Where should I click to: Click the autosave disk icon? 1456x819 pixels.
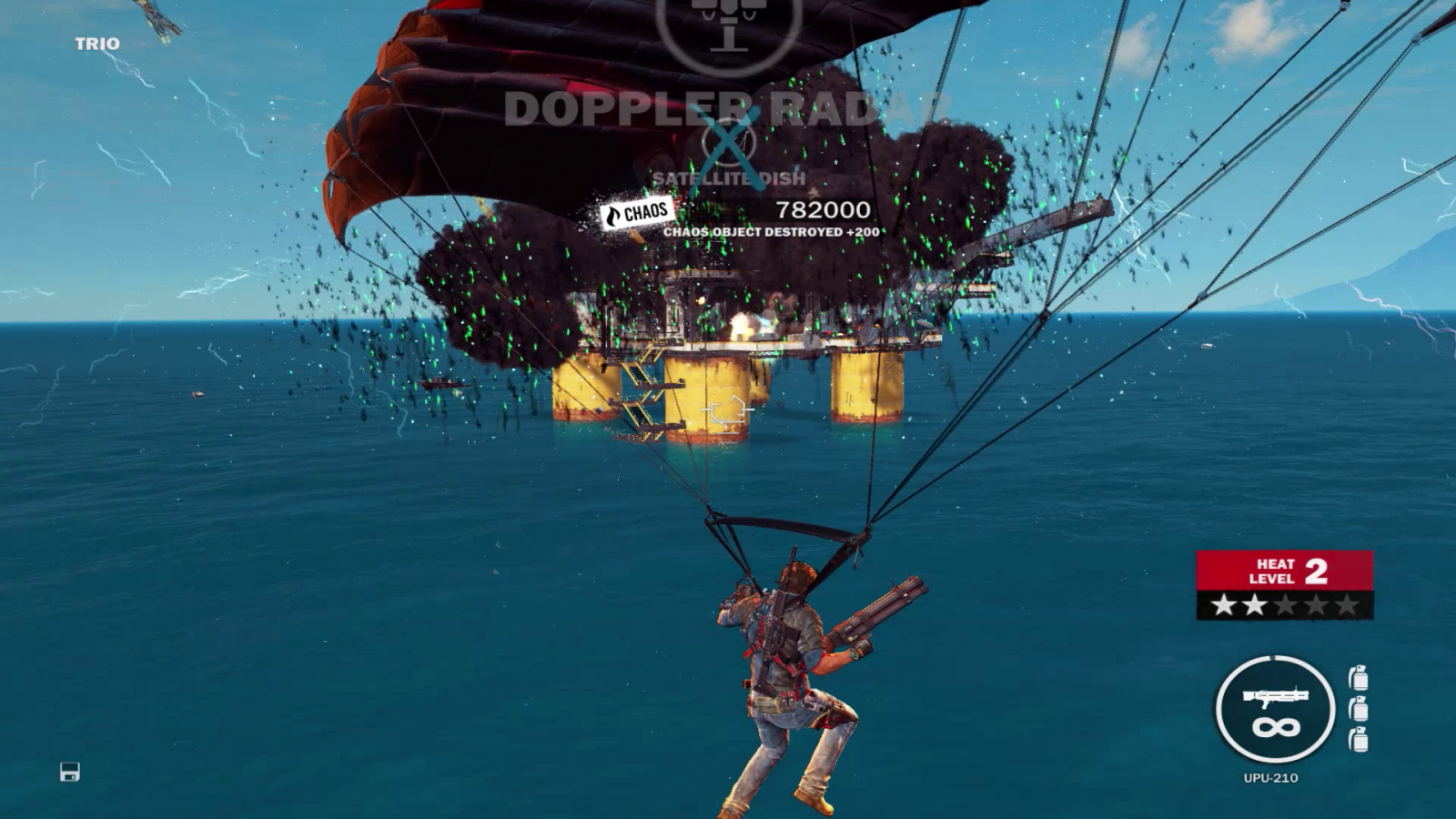tap(70, 772)
